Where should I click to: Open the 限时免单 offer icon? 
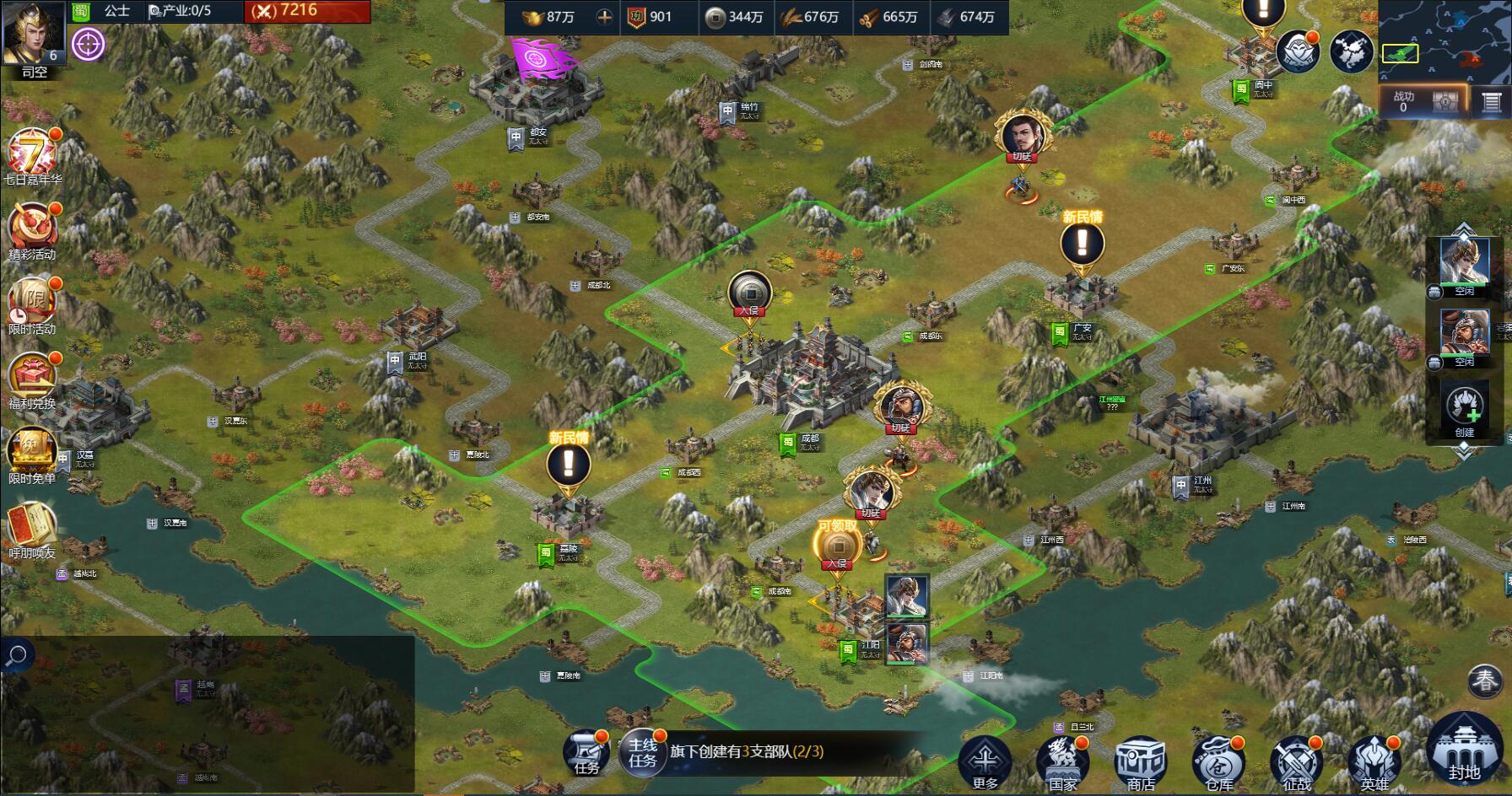pyautogui.click(x=31, y=454)
